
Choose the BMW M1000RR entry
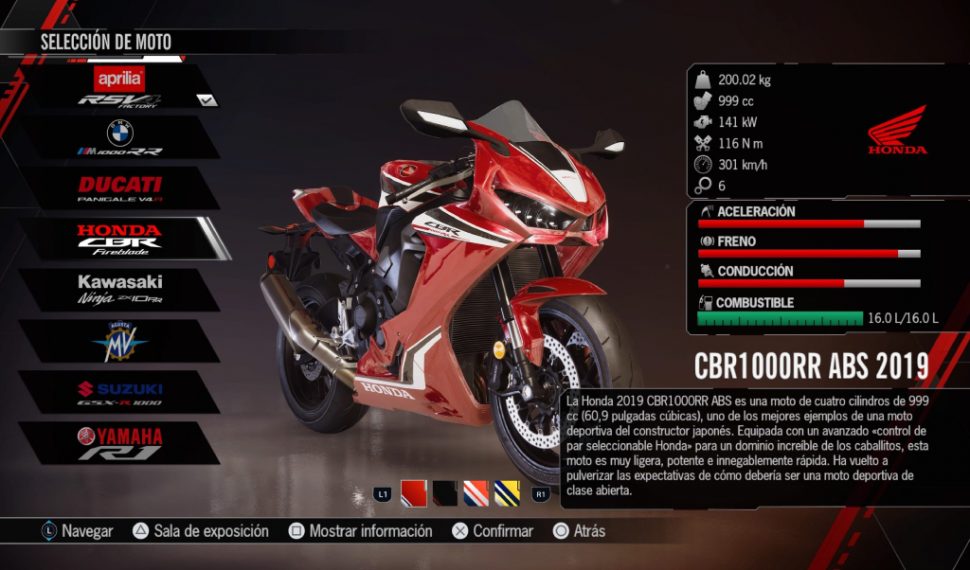(120, 138)
